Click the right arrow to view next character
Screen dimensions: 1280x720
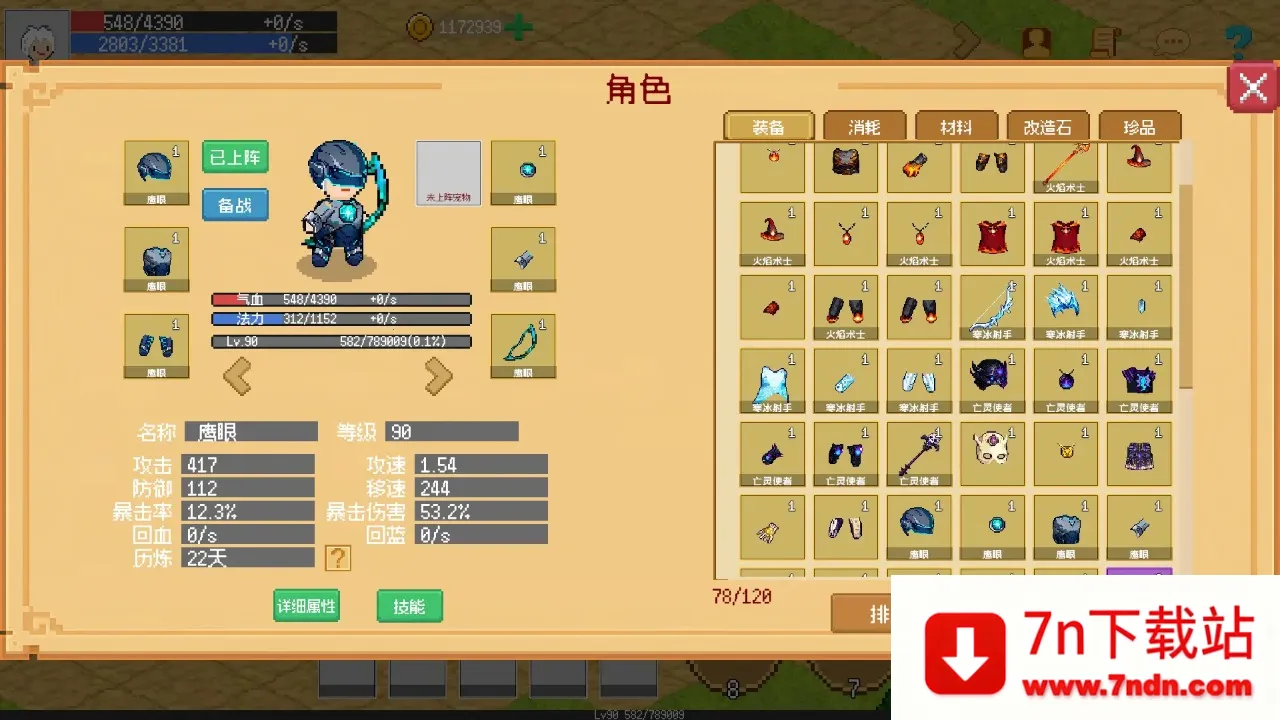[438, 376]
